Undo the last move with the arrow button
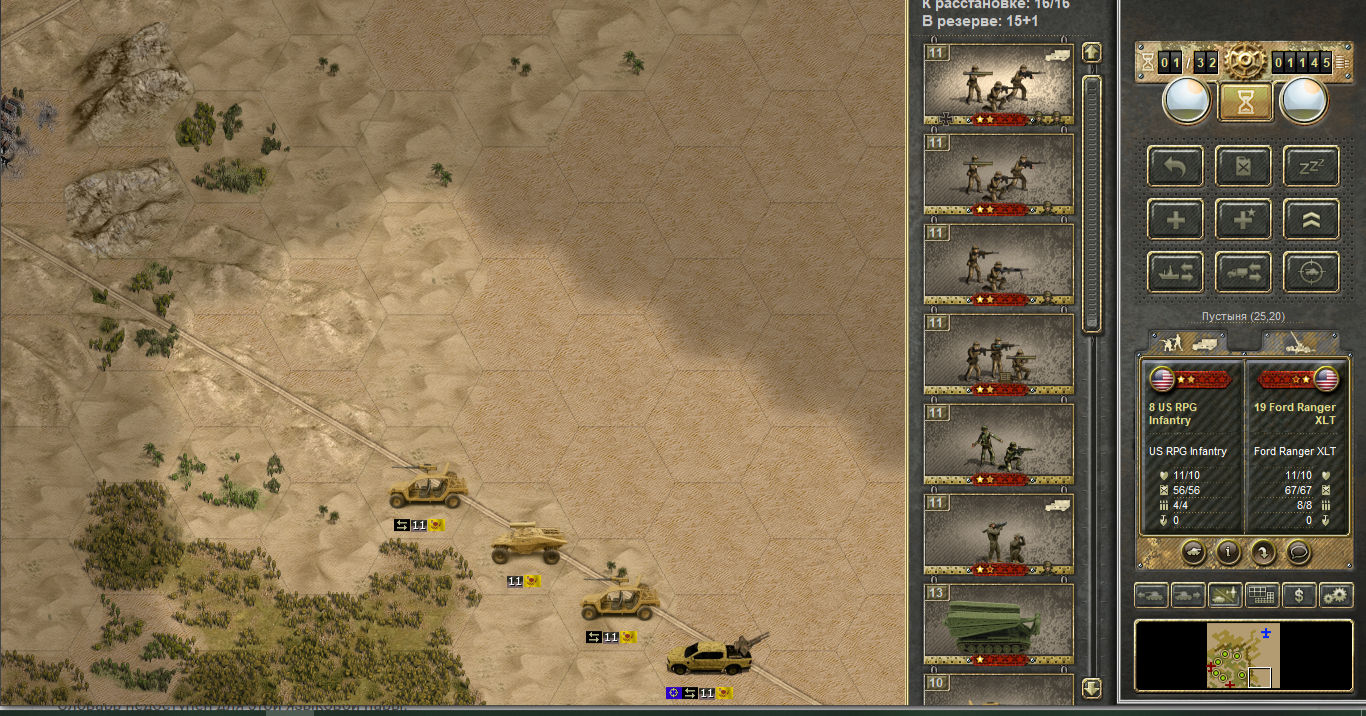The width and height of the screenshot is (1366, 716). pyautogui.click(x=1176, y=166)
